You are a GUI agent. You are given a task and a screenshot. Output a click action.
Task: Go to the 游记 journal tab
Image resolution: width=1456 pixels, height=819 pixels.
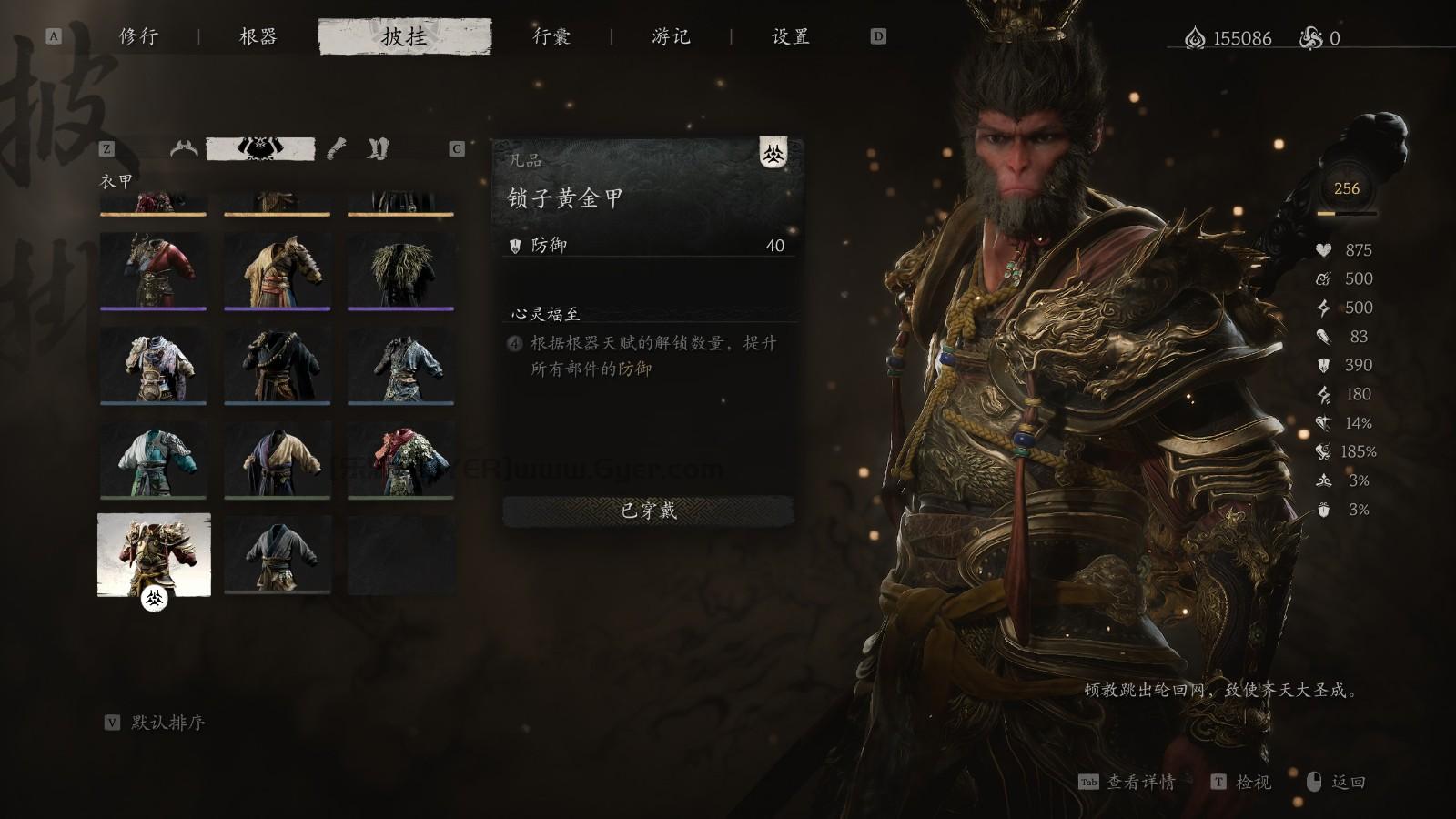pyautogui.click(x=671, y=36)
